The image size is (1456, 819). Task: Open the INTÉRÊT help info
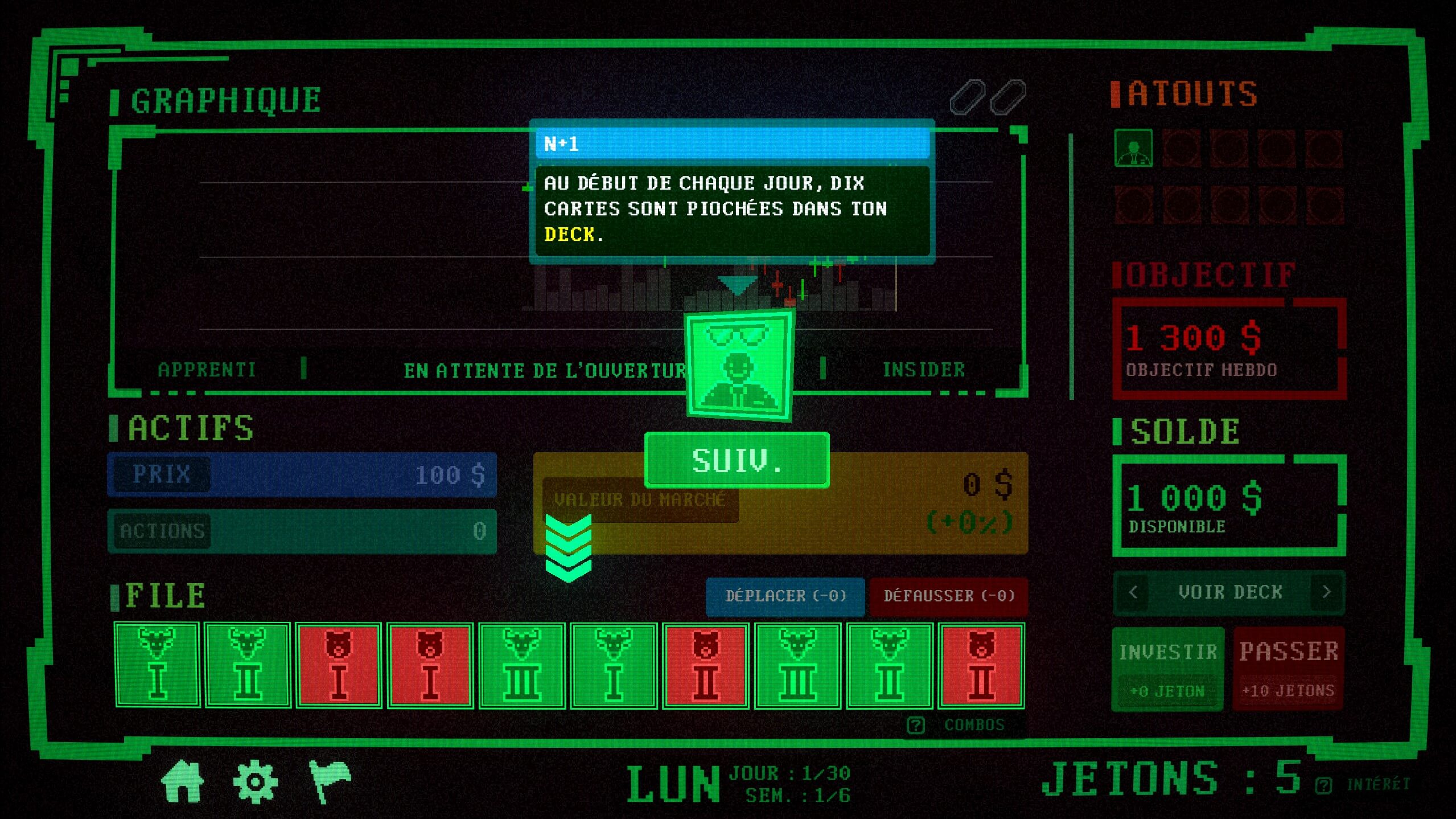click(1364, 785)
